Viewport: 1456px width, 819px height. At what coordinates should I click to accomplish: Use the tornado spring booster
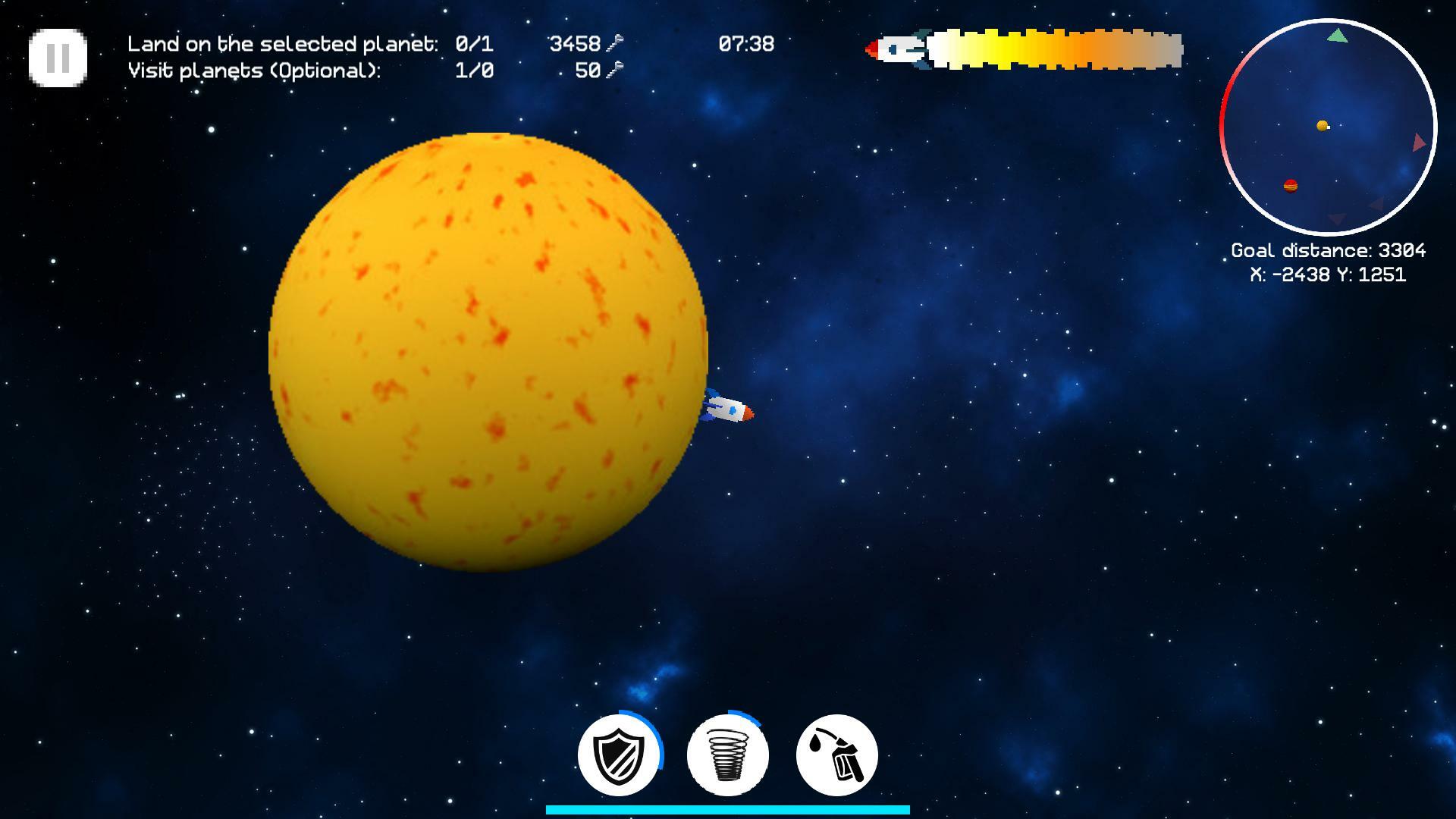(726, 755)
